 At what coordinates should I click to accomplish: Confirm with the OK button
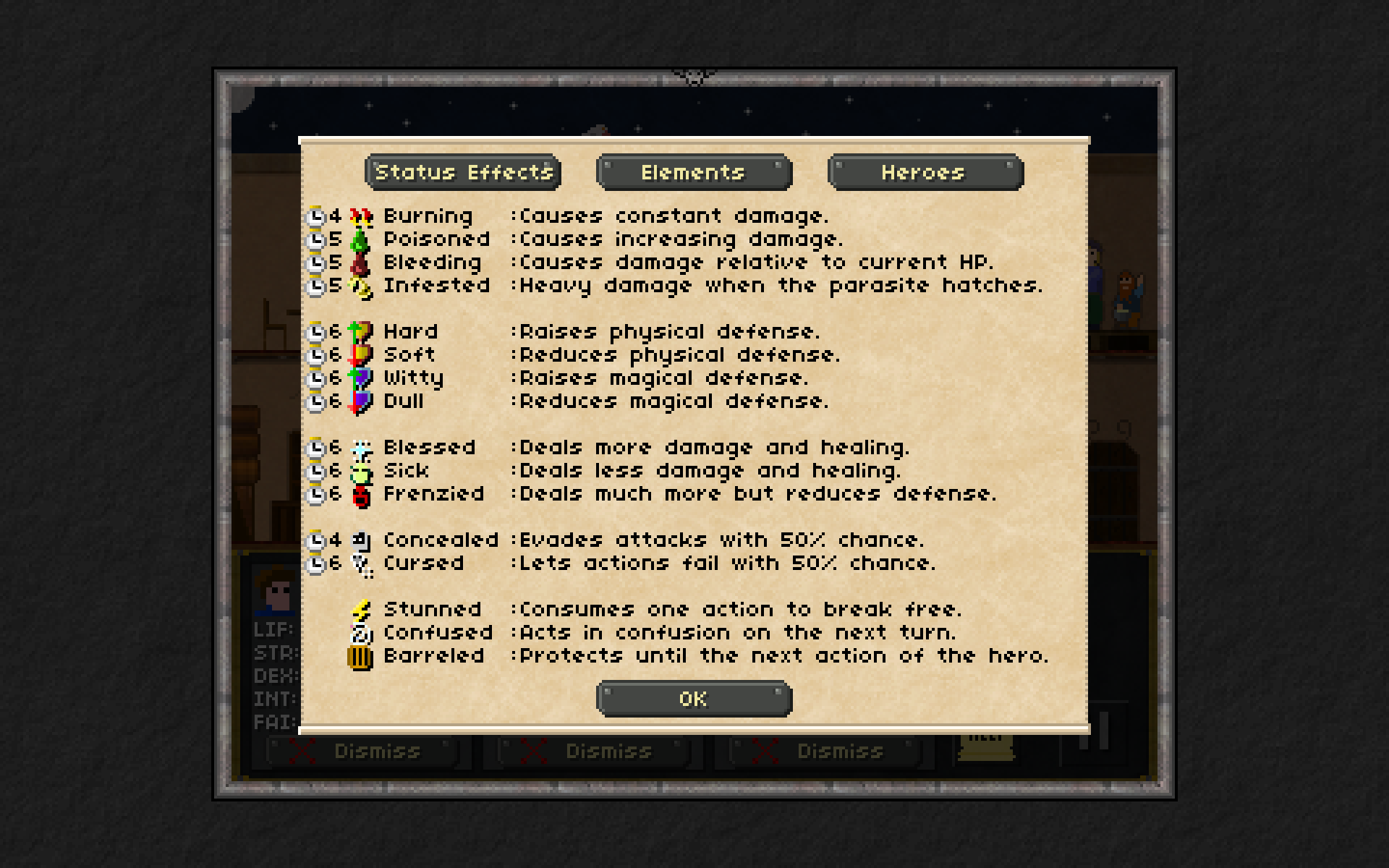pyautogui.click(x=694, y=699)
